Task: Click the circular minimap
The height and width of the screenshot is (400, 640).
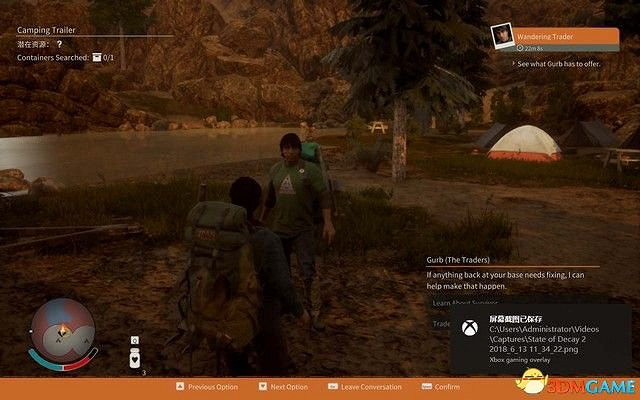Action: 62,329
